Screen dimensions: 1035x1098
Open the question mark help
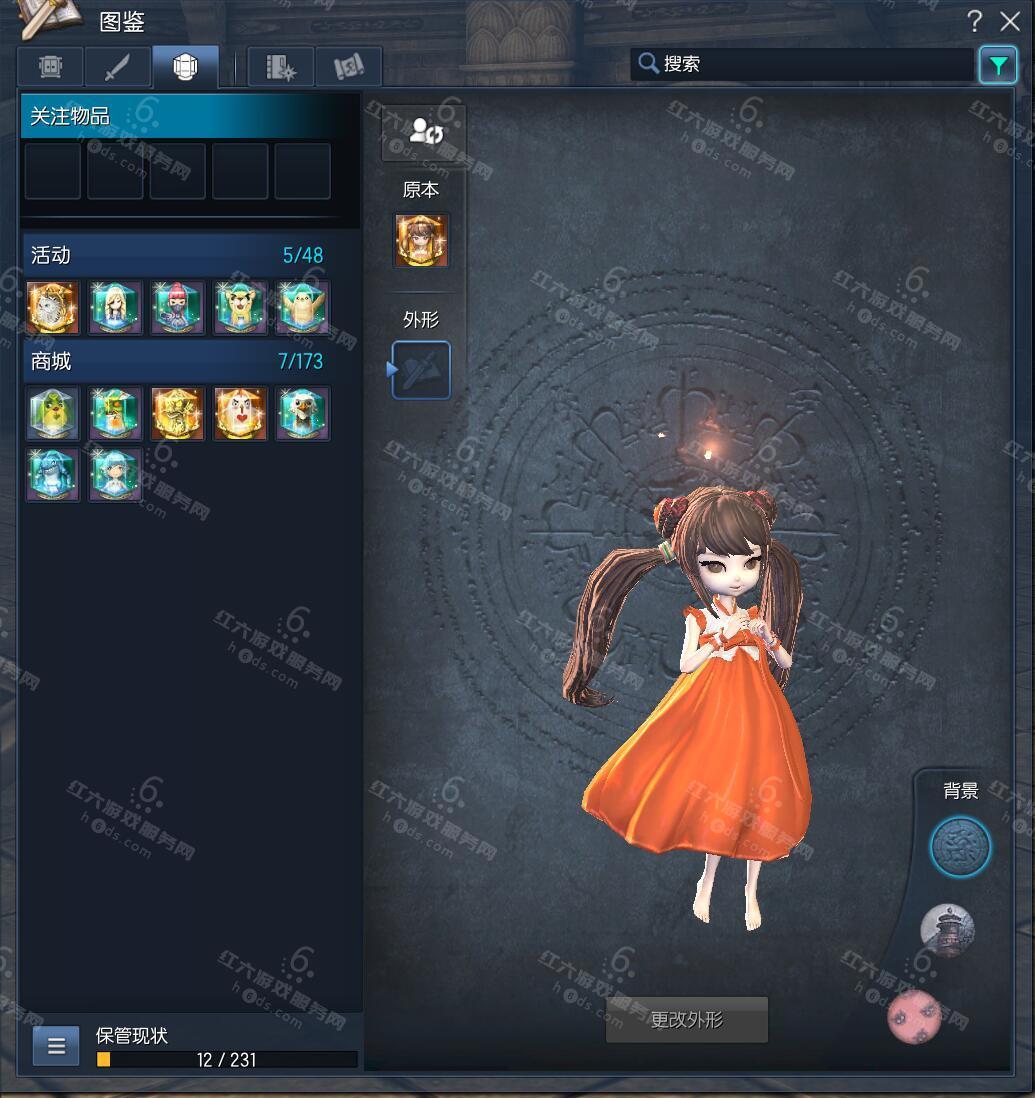[x=975, y=21]
